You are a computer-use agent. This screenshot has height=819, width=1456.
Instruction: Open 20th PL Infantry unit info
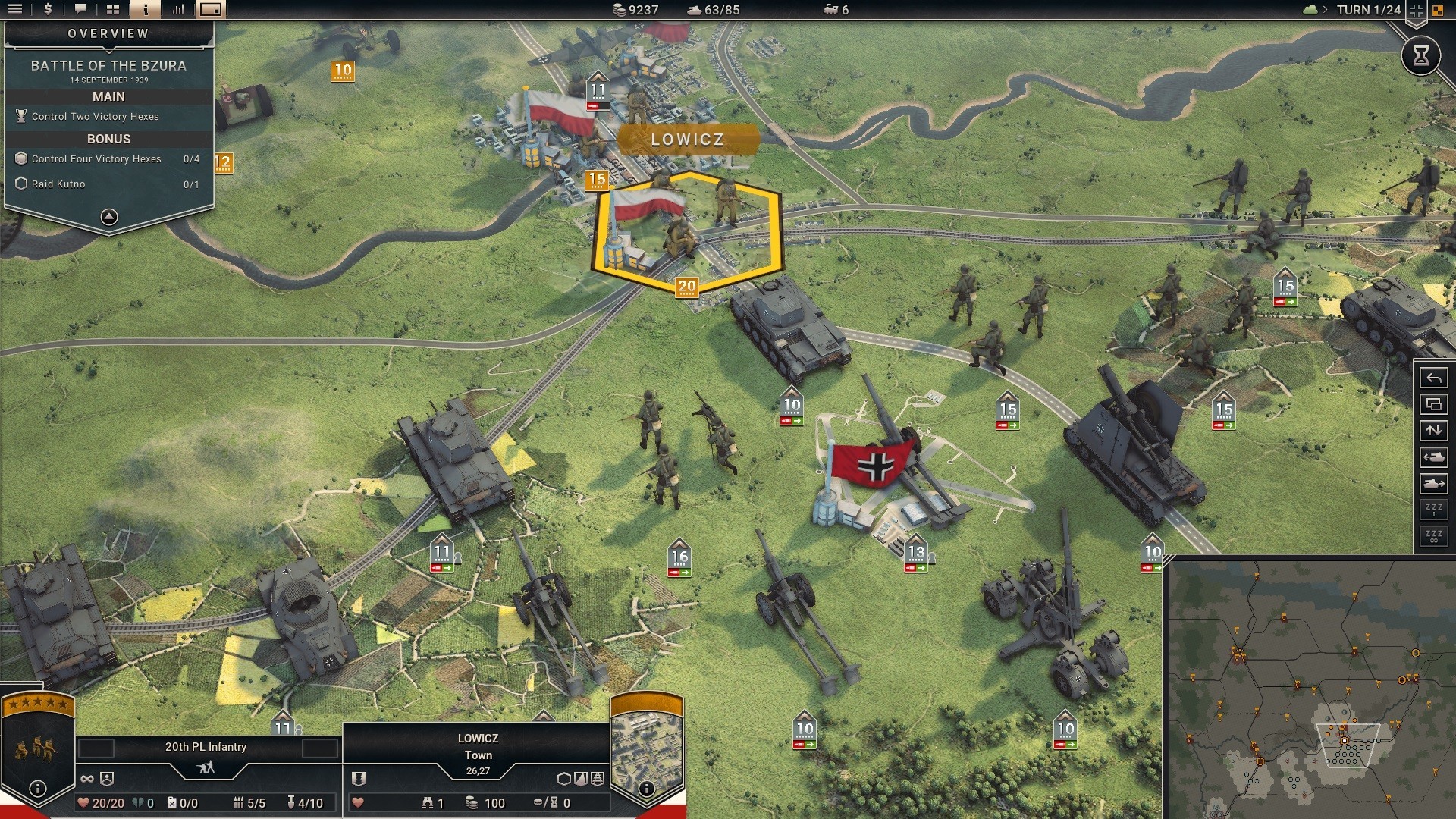point(38,789)
